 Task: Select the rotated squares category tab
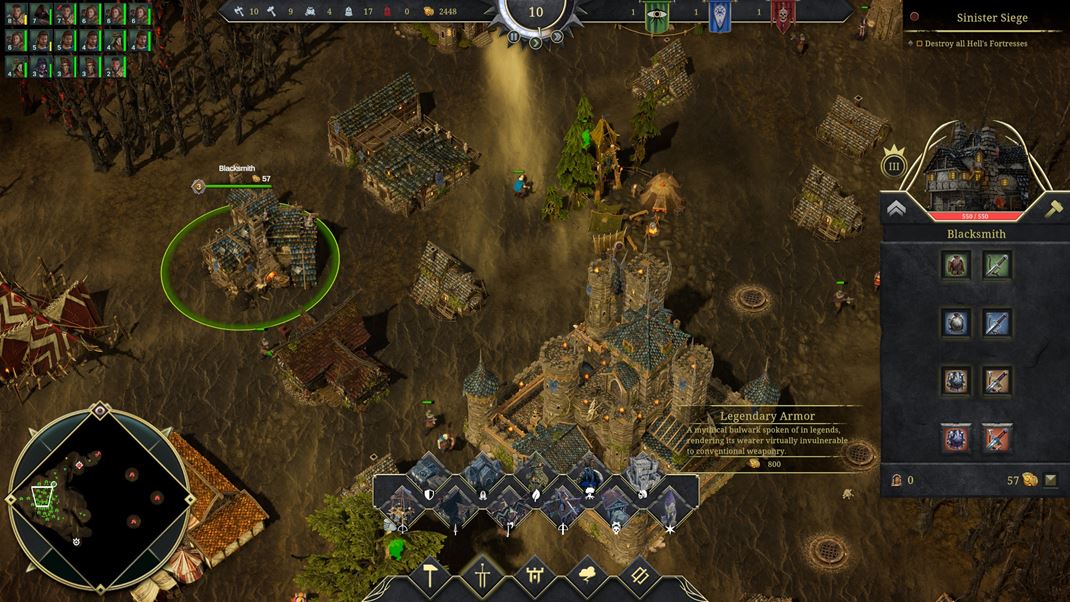[x=639, y=577]
